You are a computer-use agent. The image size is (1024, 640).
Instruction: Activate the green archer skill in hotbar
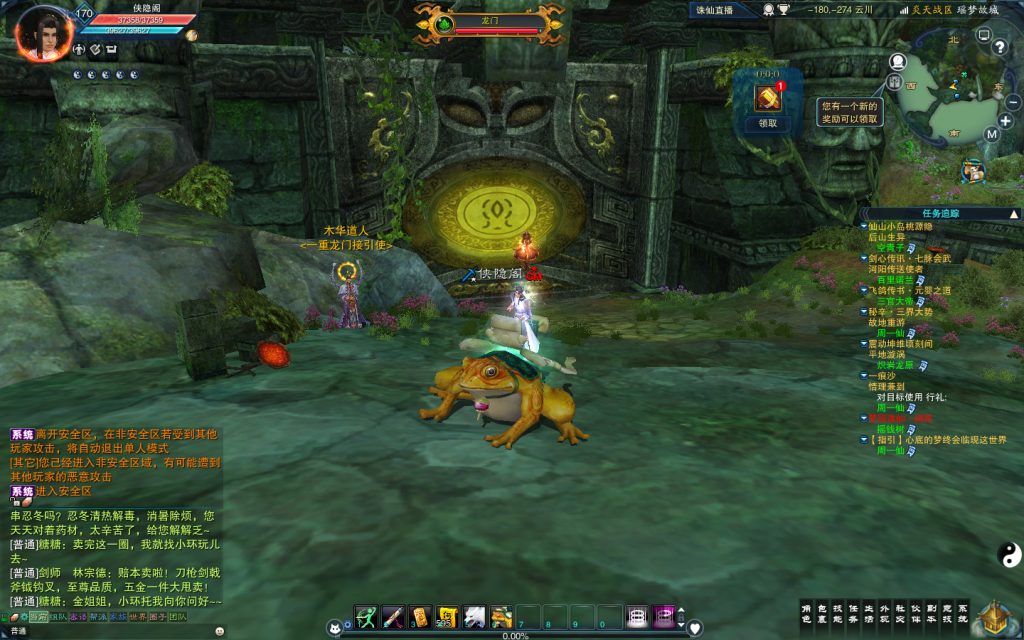(x=366, y=617)
